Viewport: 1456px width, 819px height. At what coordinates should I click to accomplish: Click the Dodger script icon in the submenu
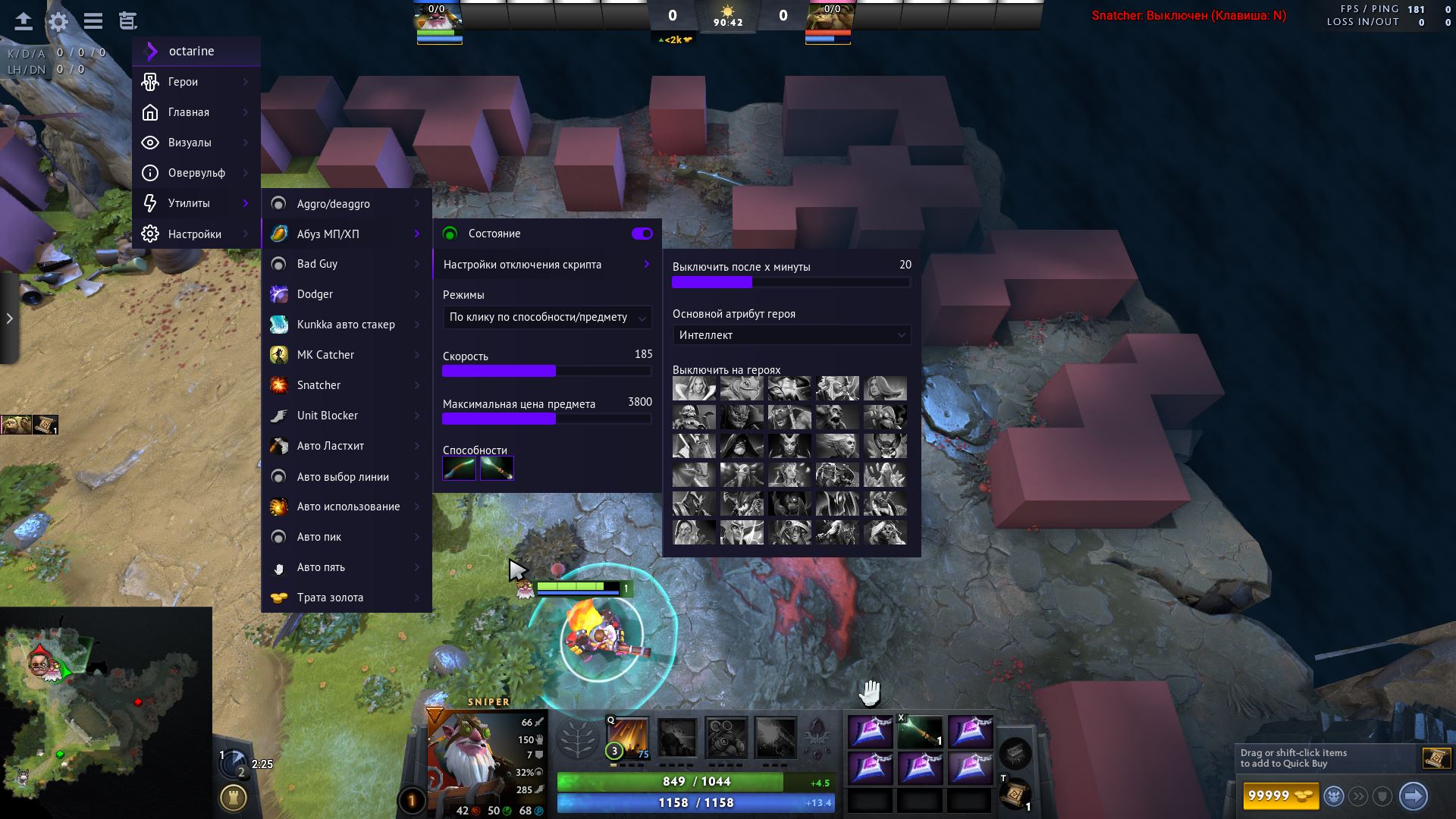[280, 294]
